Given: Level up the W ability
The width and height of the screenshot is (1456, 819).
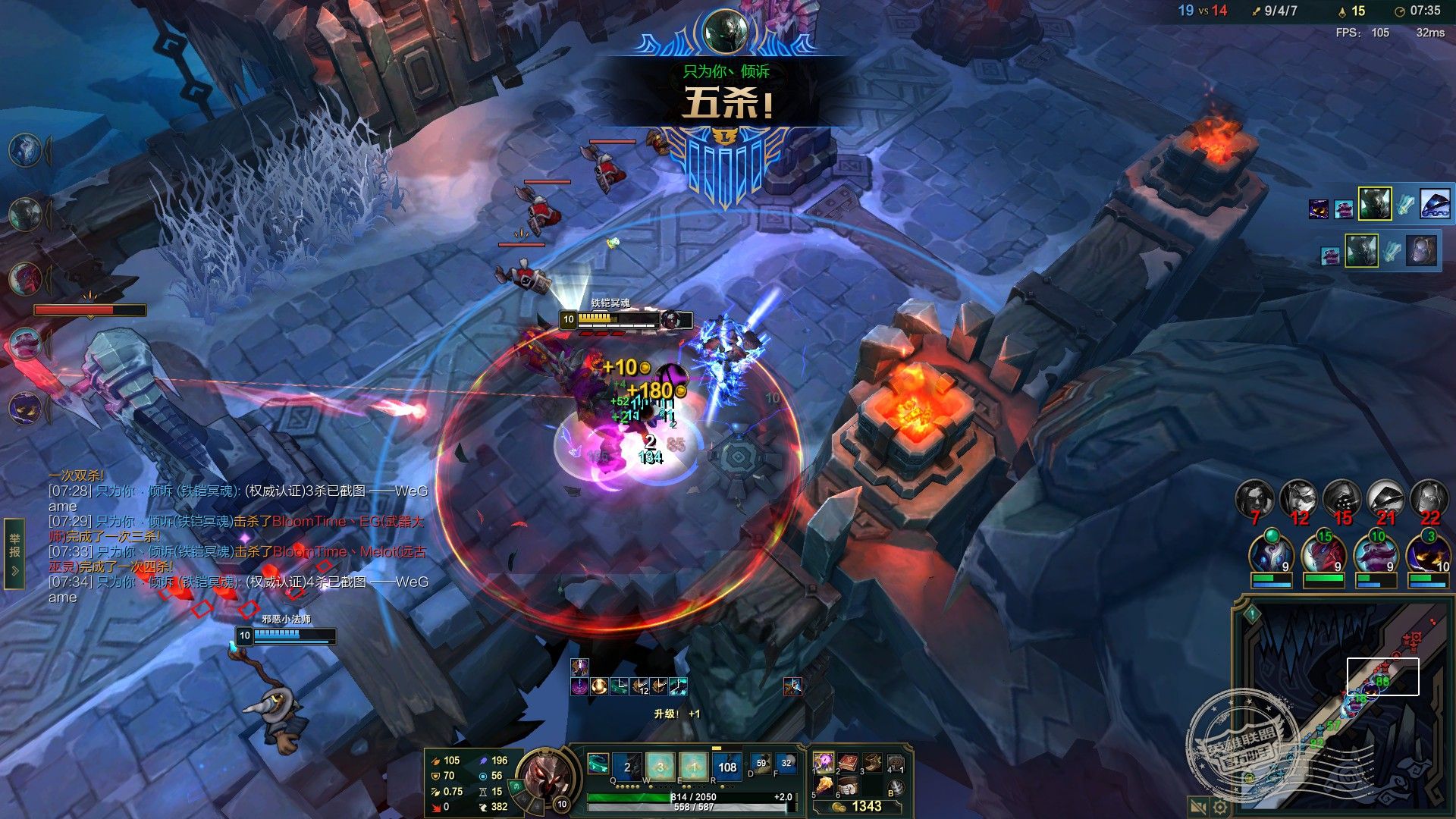Looking at the screenshot, I should (660, 767).
